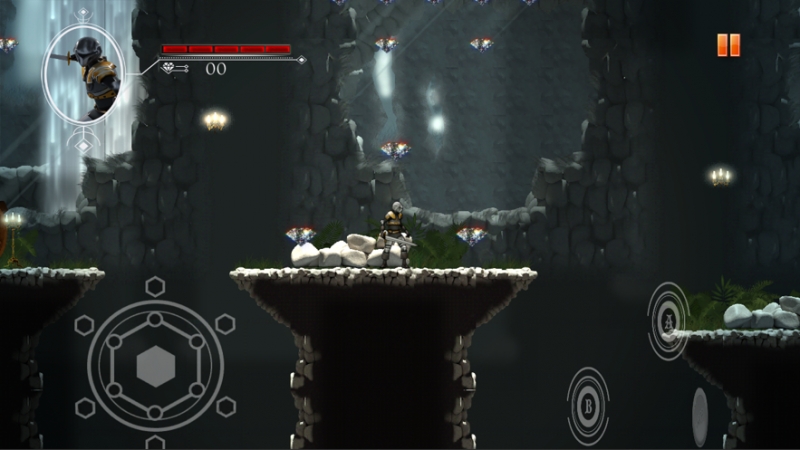Tap the virtual joystick's center hexagon
Viewport: 800px width, 450px height.
[x=155, y=366]
